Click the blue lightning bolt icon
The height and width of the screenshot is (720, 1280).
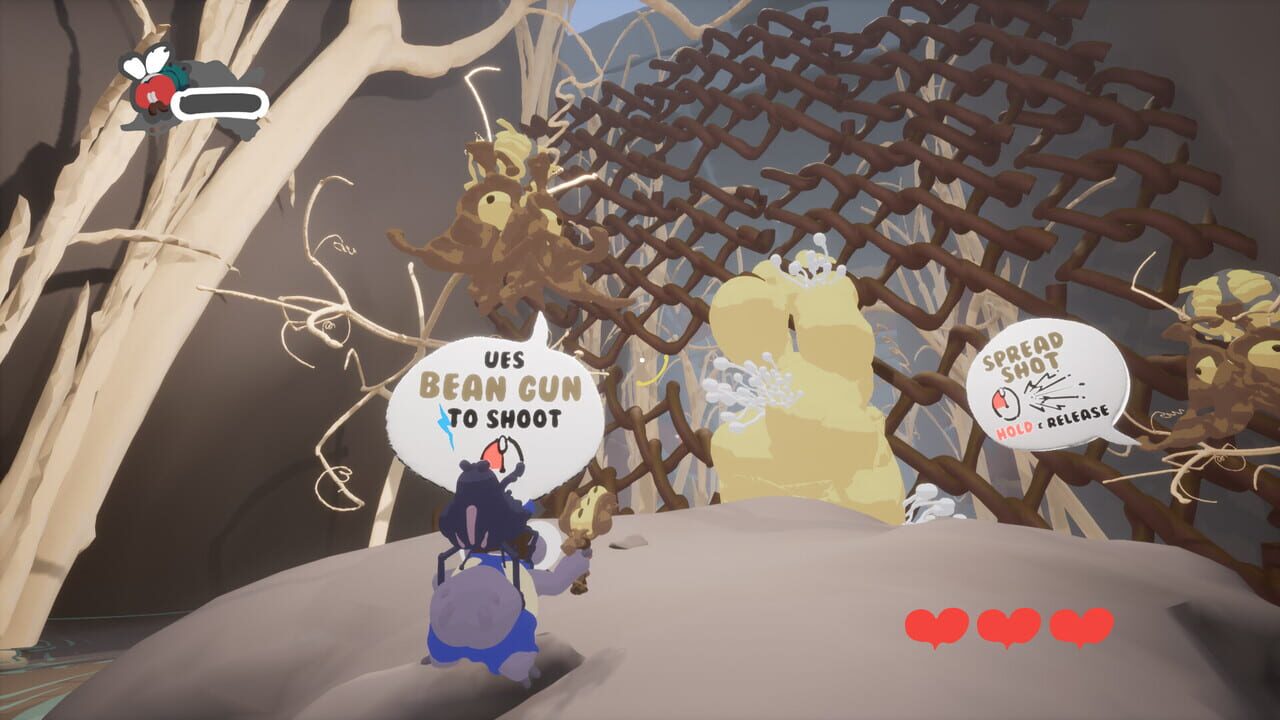[x=447, y=422]
